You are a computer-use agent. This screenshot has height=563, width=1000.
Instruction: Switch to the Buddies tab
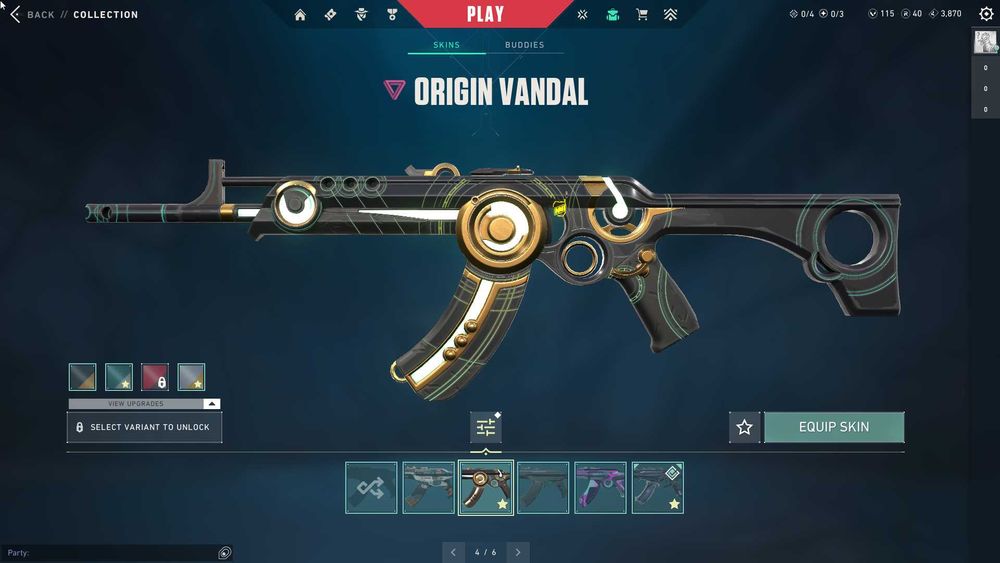tap(524, 45)
